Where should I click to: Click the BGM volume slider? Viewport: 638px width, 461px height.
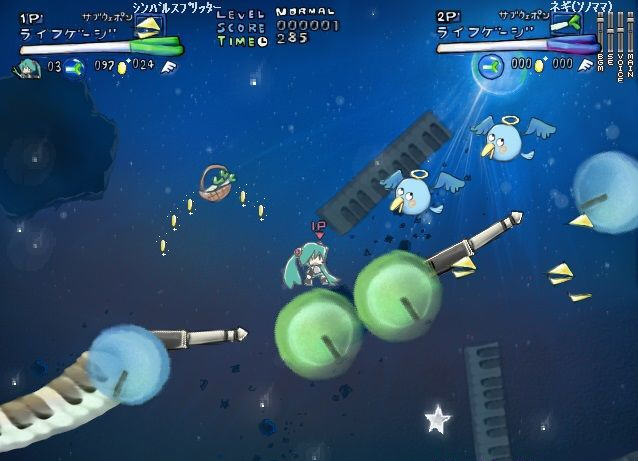(599, 34)
